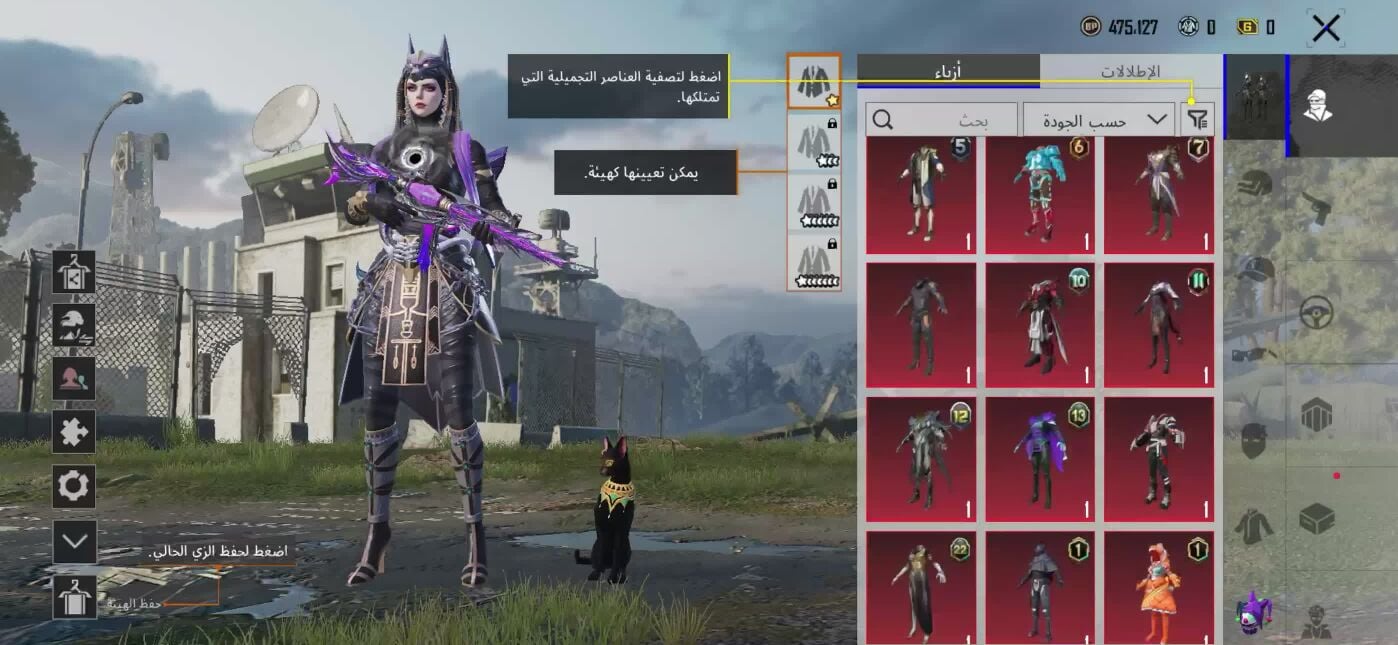The width and height of the screenshot is (1398, 645).
Task: Toggle the owned-items filter funnel icon
Action: tap(1197, 120)
